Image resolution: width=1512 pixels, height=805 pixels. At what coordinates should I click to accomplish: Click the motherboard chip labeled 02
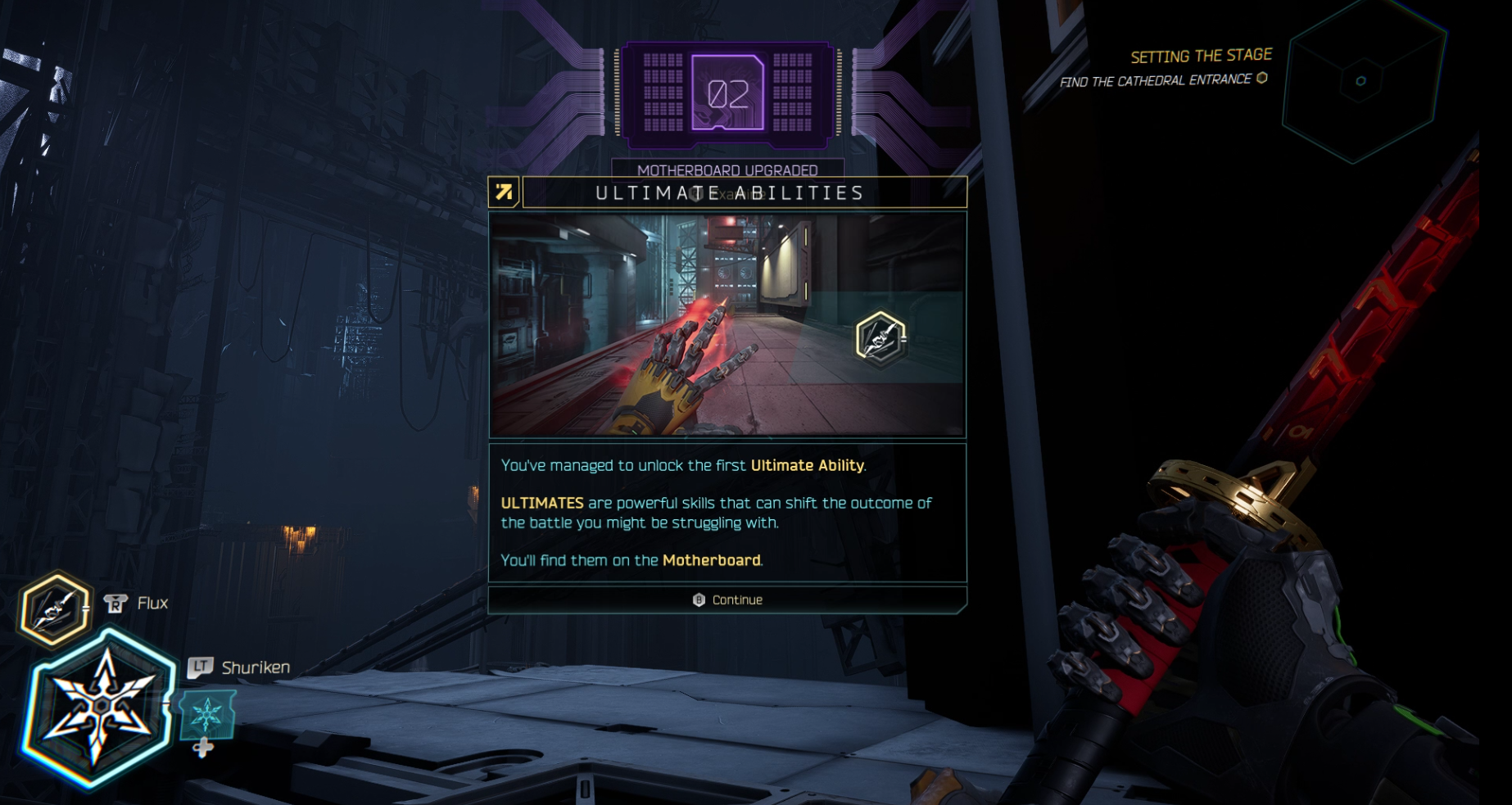729,95
